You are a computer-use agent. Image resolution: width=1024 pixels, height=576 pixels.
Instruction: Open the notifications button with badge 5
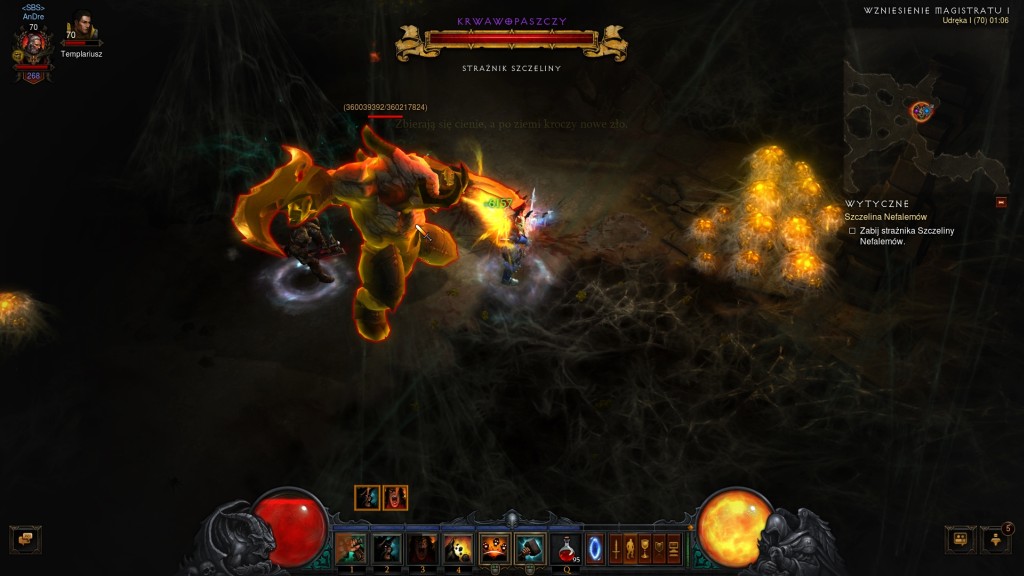(996, 539)
